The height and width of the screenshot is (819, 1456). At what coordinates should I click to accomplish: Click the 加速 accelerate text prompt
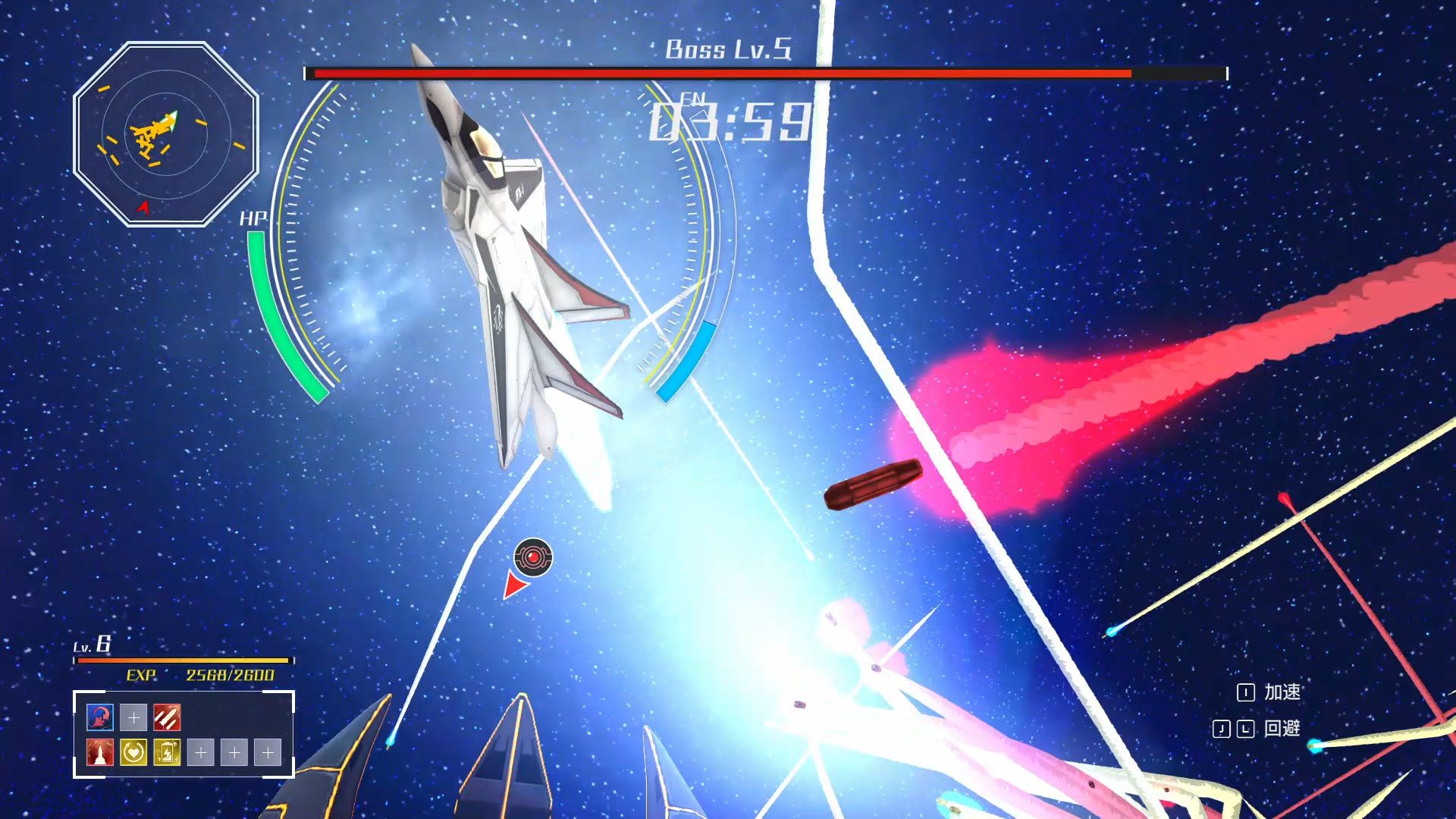coord(1283,692)
